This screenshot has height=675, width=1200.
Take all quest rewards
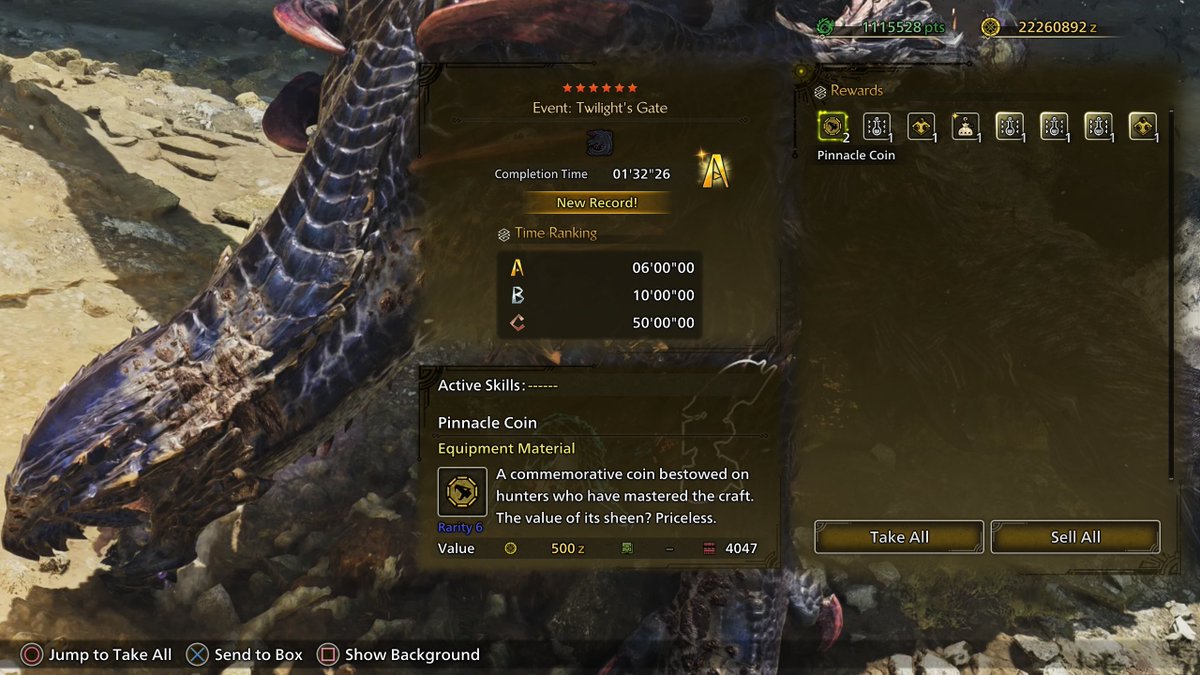point(899,537)
